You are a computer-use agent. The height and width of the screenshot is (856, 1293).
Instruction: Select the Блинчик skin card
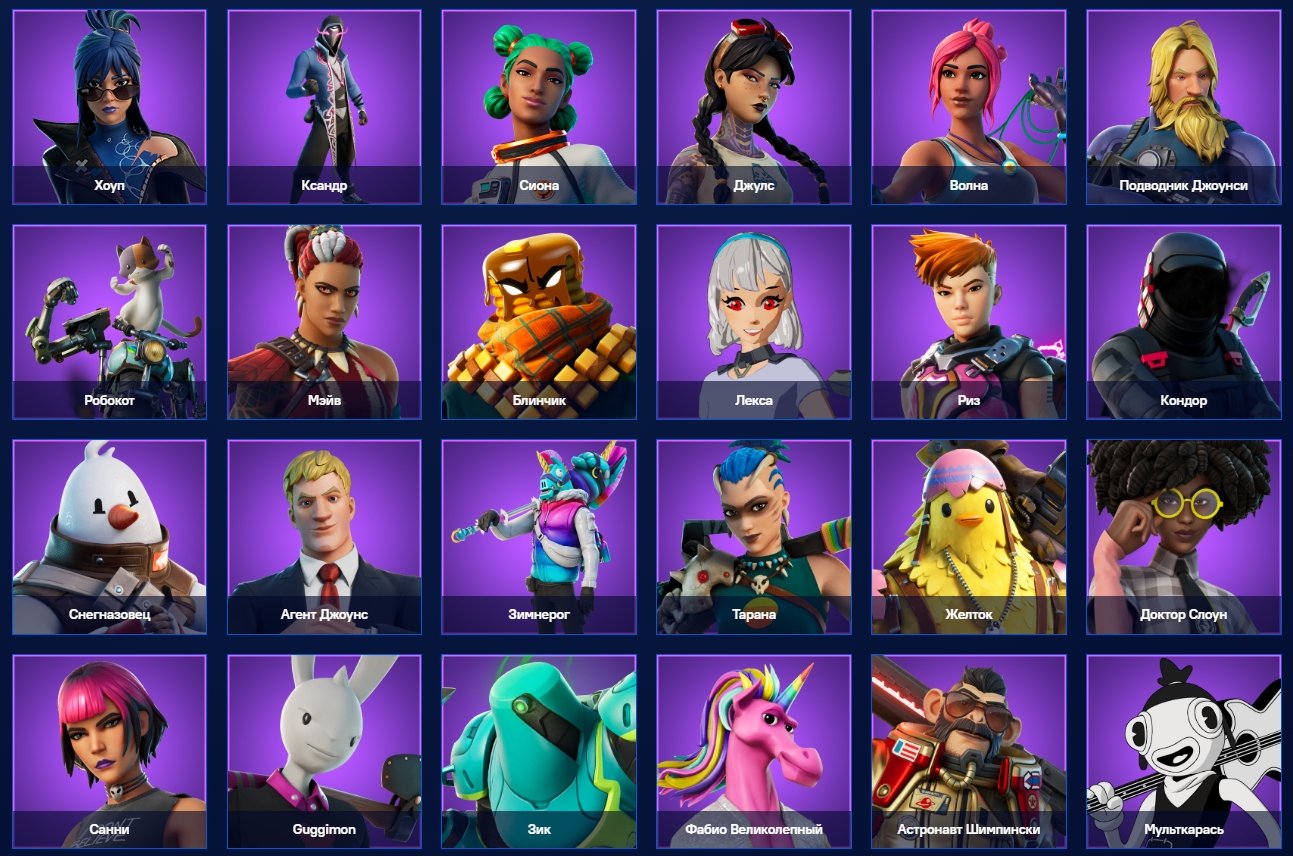(539, 318)
